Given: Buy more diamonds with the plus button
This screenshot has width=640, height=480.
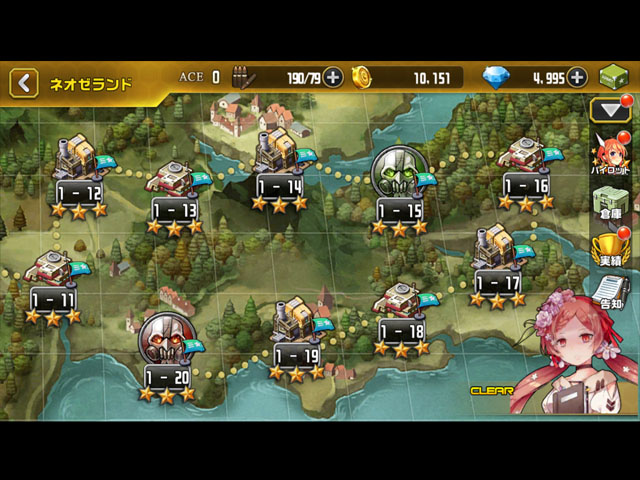Looking at the screenshot, I should [577, 77].
